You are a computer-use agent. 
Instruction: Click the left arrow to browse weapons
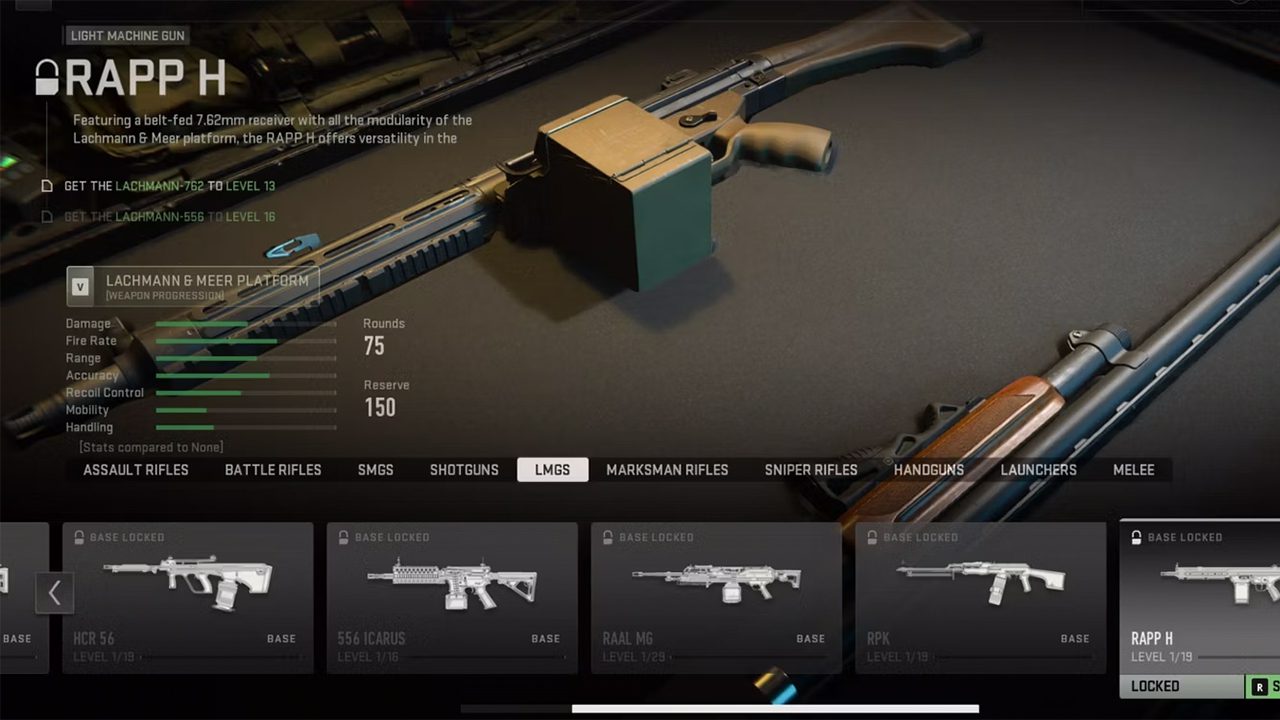pyautogui.click(x=54, y=594)
